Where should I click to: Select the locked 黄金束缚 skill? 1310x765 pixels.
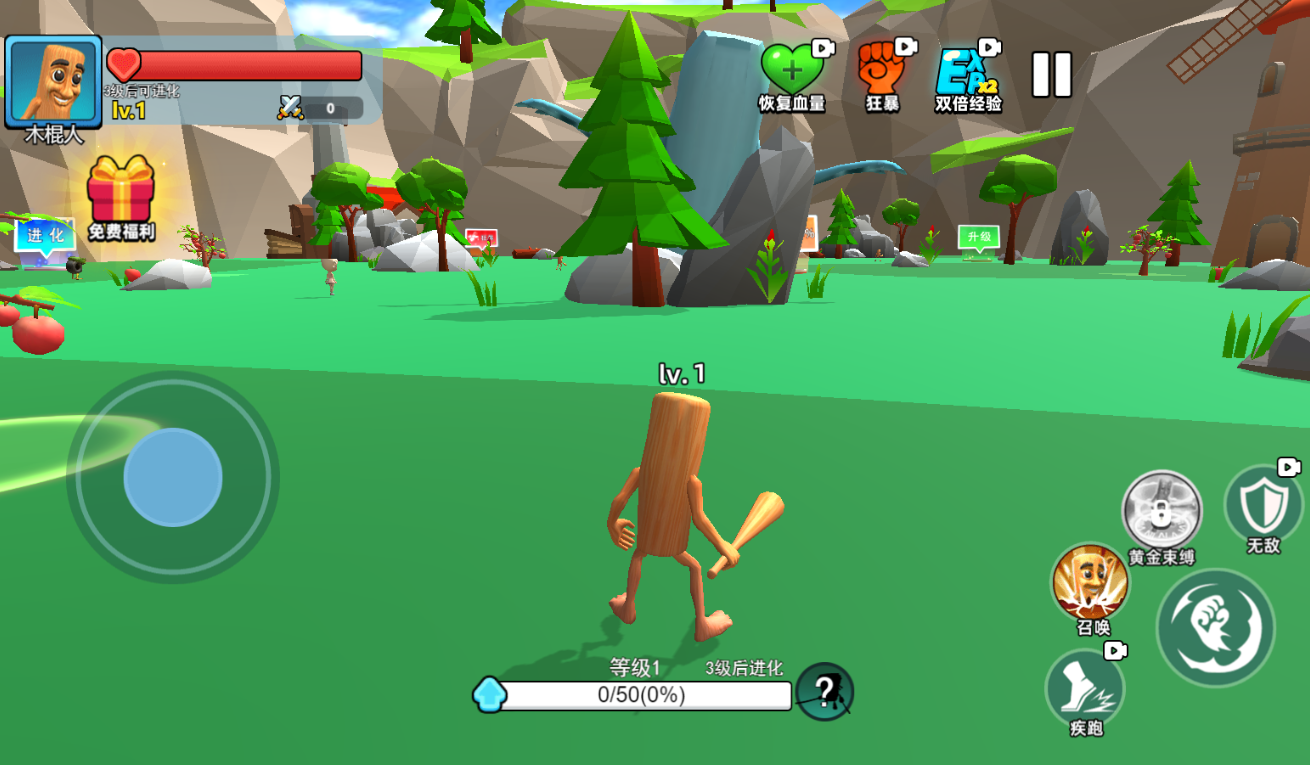1160,510
